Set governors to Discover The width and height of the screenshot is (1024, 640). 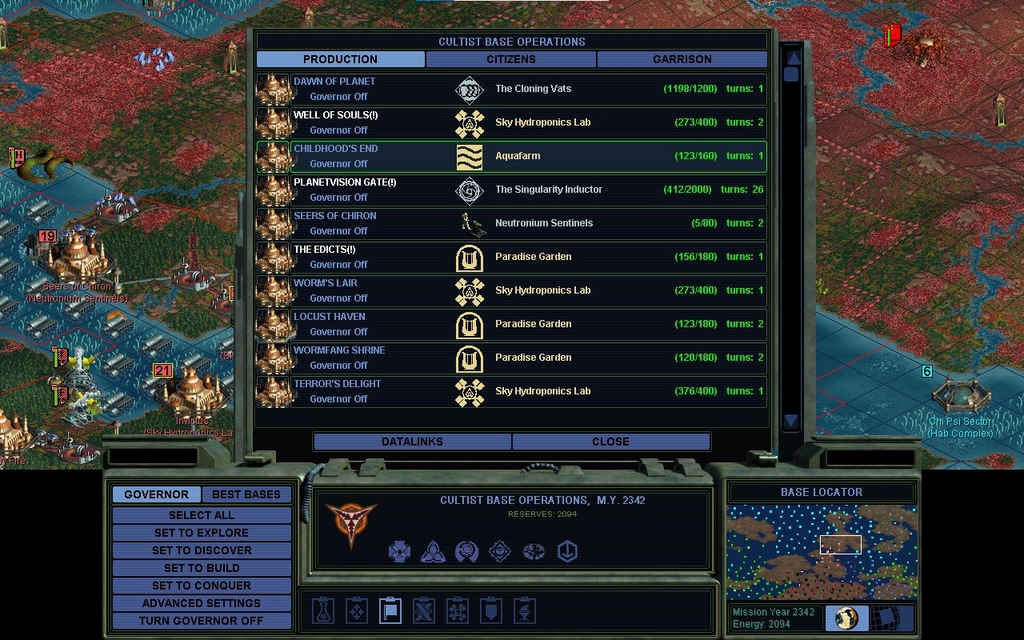(201, 550)
